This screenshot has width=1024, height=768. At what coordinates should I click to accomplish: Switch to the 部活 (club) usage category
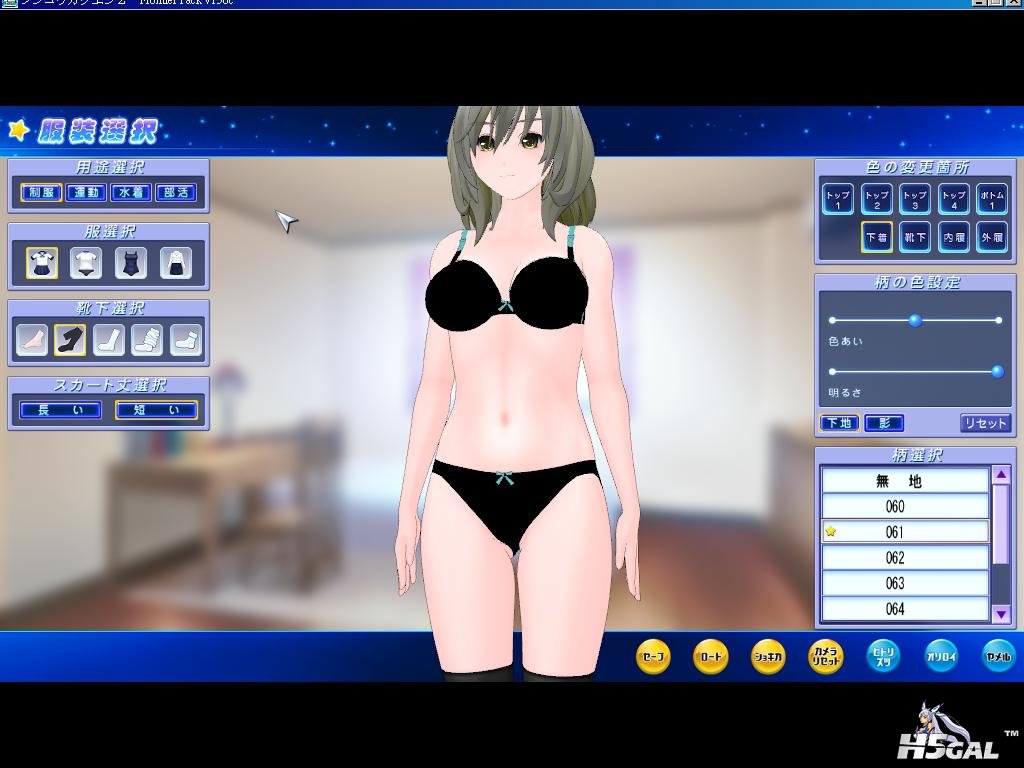176,192
